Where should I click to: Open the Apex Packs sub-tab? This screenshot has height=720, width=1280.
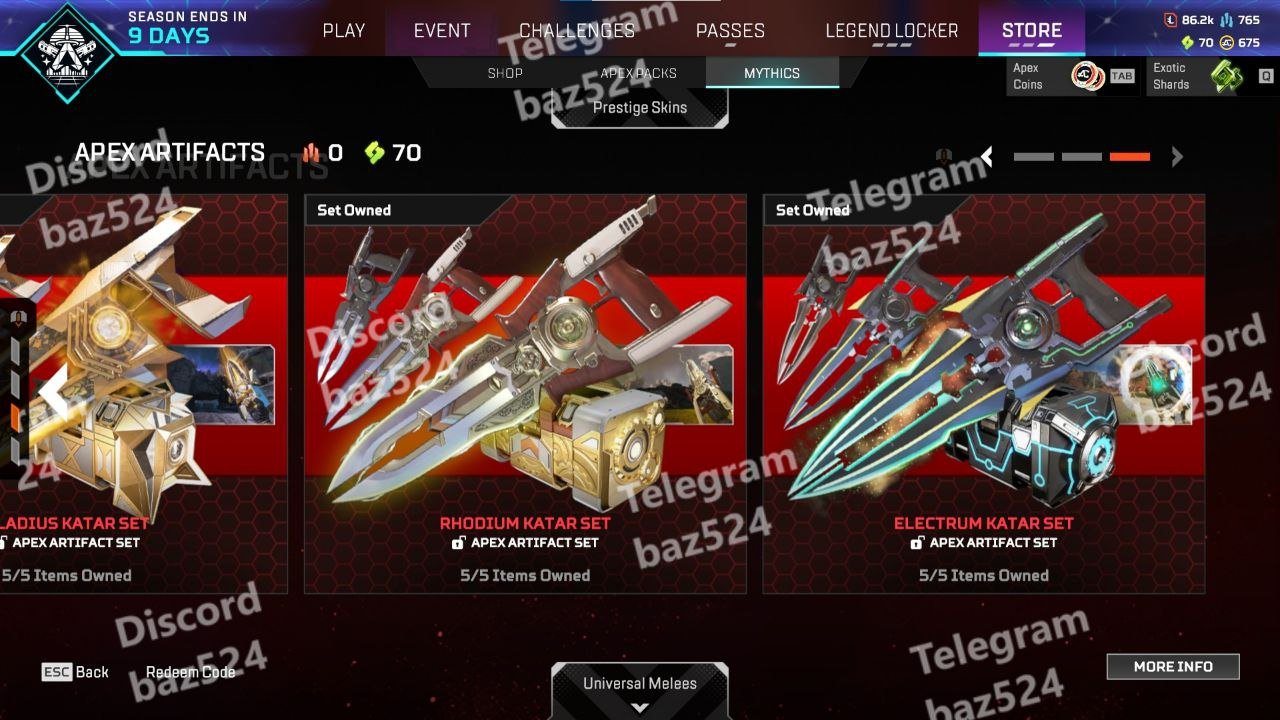coord(638,73)
